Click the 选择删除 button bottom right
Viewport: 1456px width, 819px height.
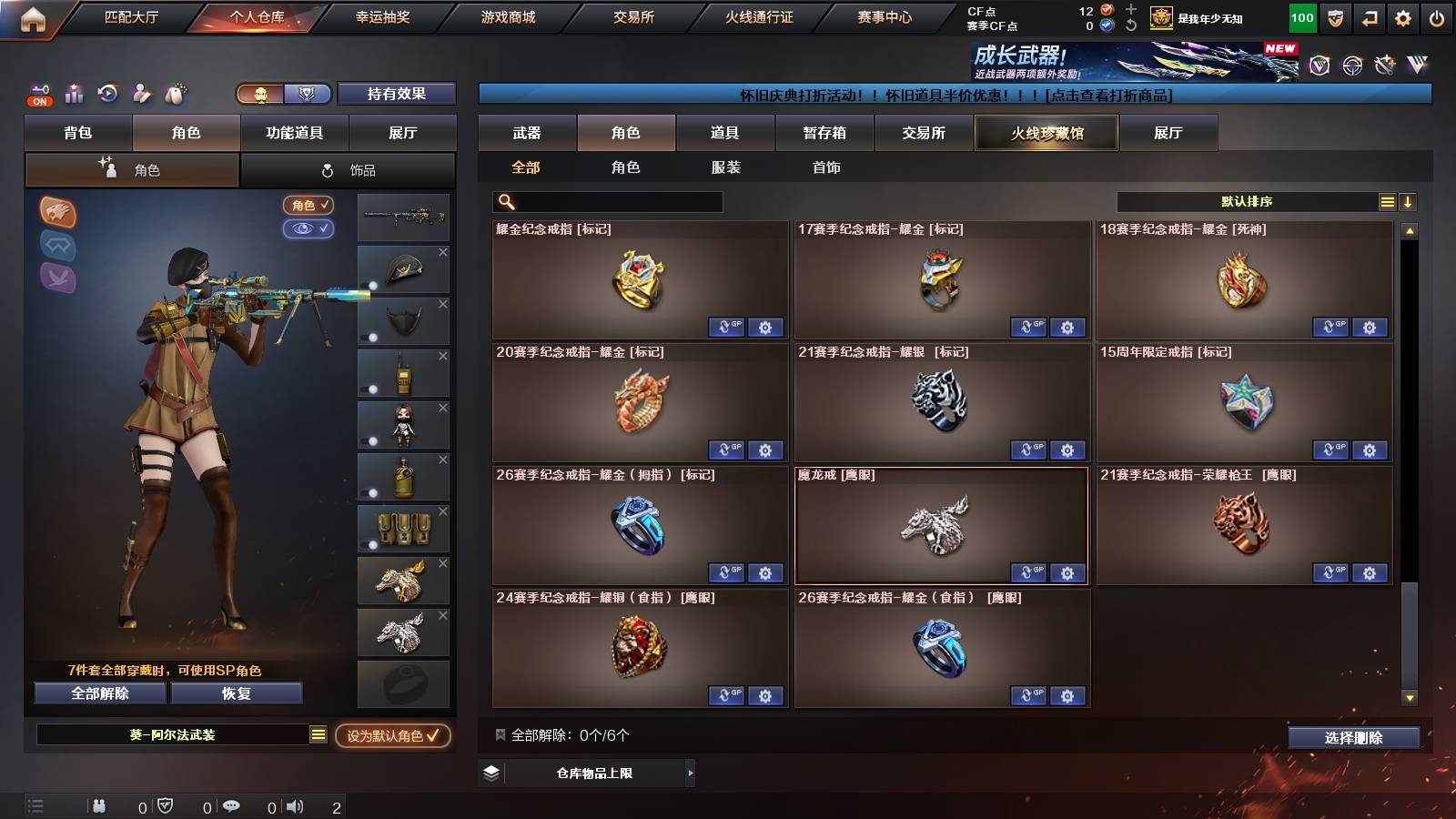1353,738
